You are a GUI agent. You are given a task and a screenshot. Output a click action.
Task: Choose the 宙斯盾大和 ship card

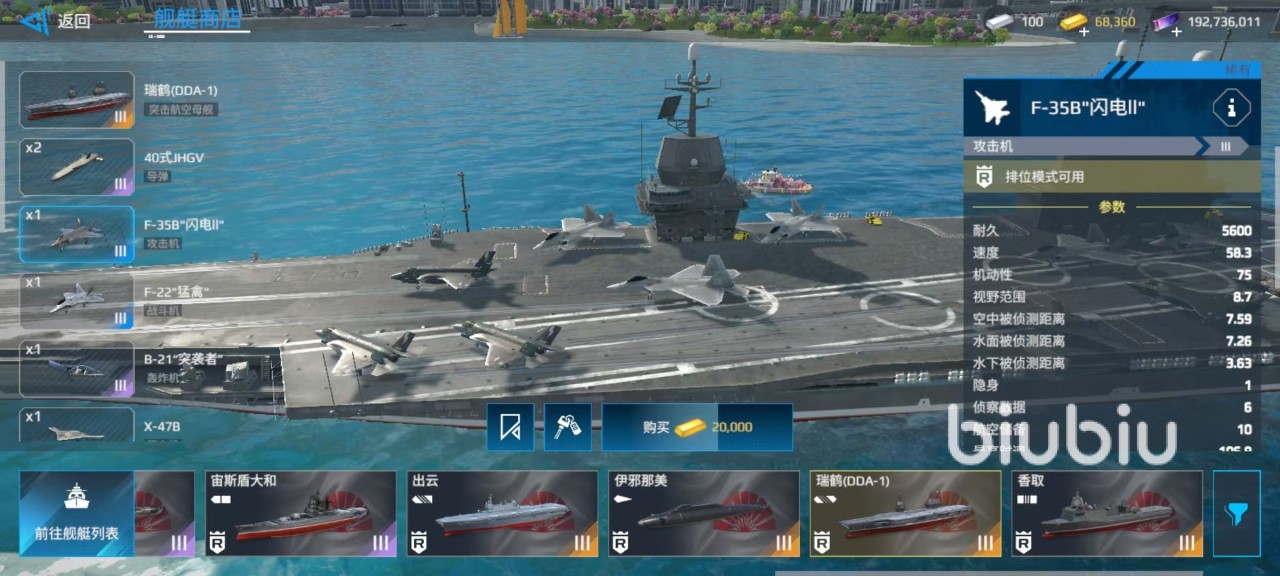pos(300,513)
